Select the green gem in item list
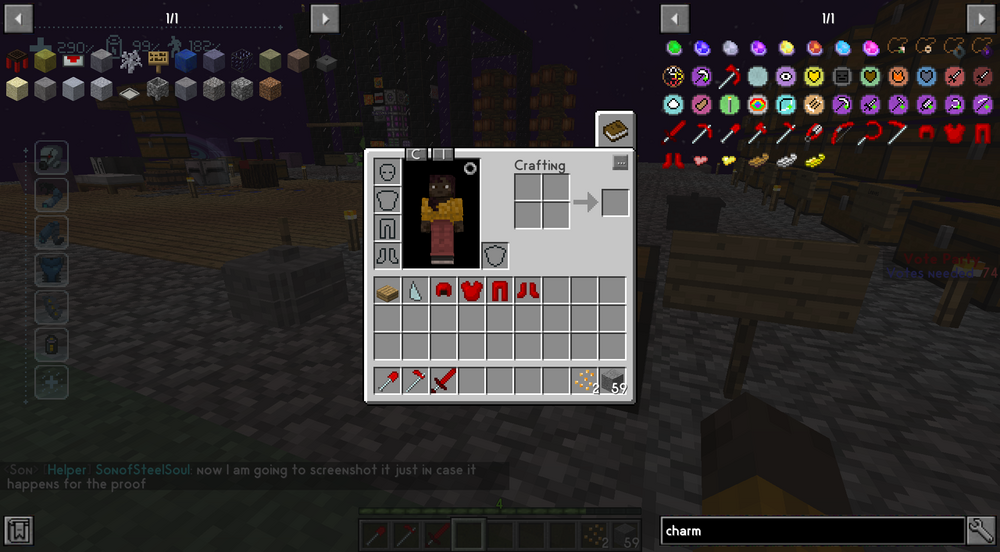The height and width of the screenshot is (552, 1000). coord(674,48)
